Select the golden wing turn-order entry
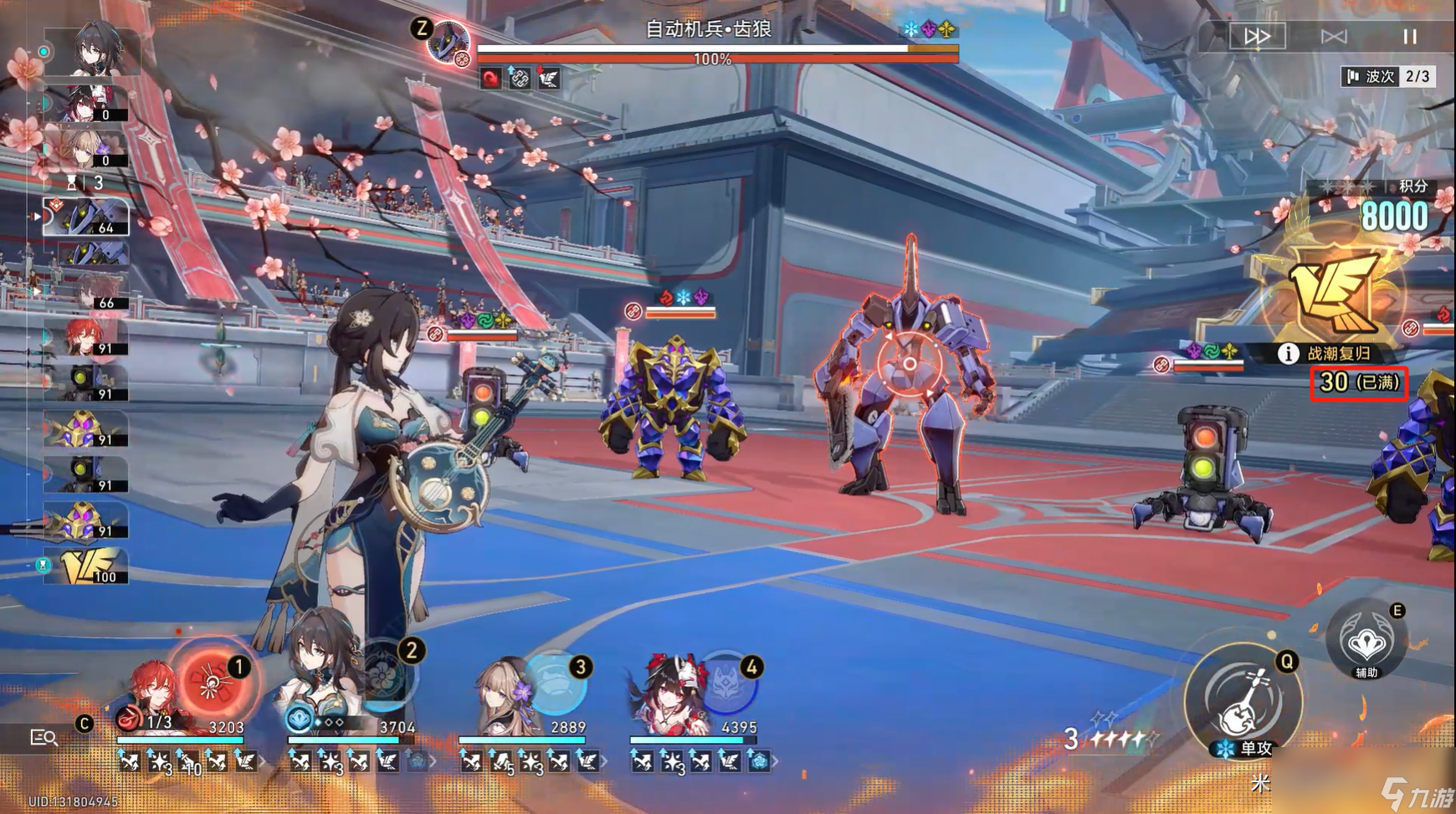The width and height of the screenshot is (1456, 814). tap(86, 566)
